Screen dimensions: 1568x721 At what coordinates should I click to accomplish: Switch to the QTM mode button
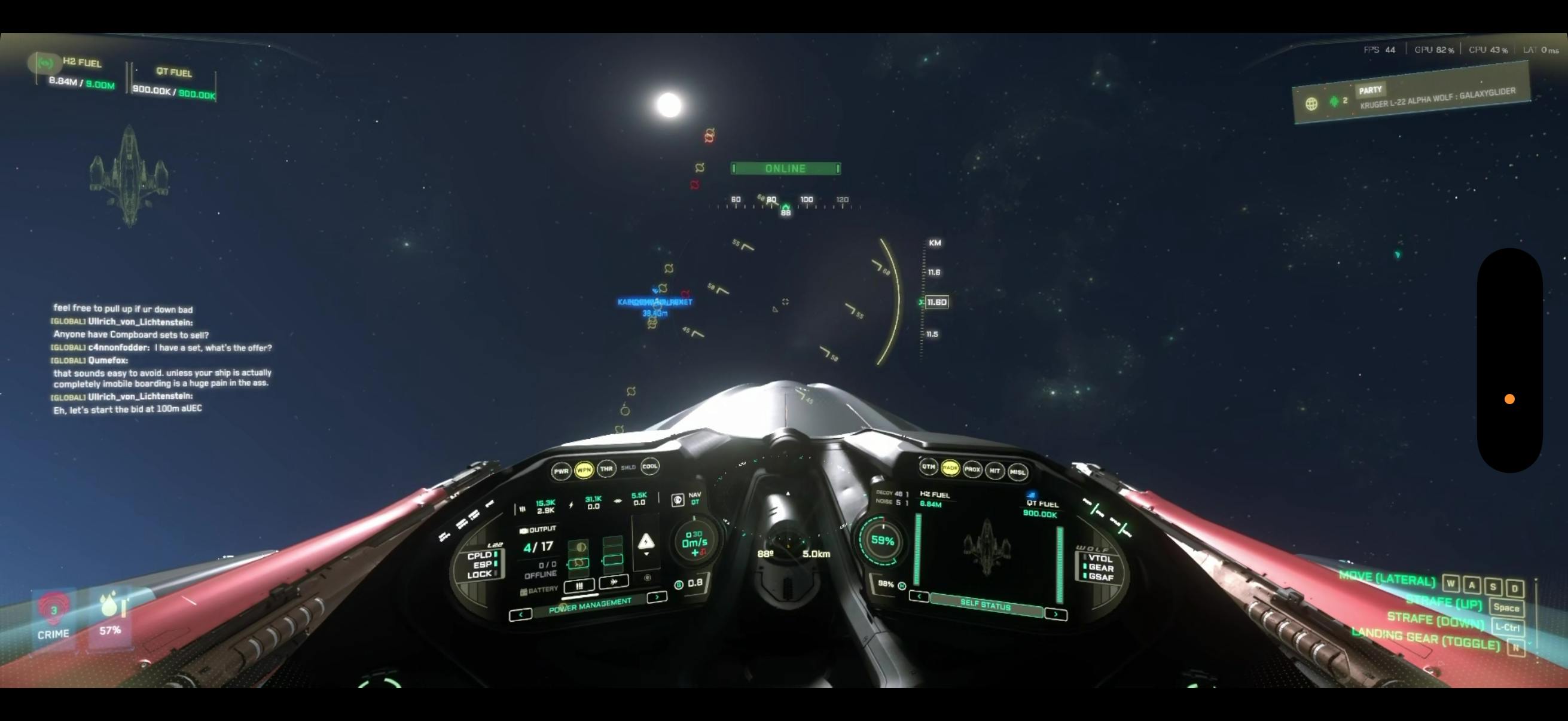point(928,467)
